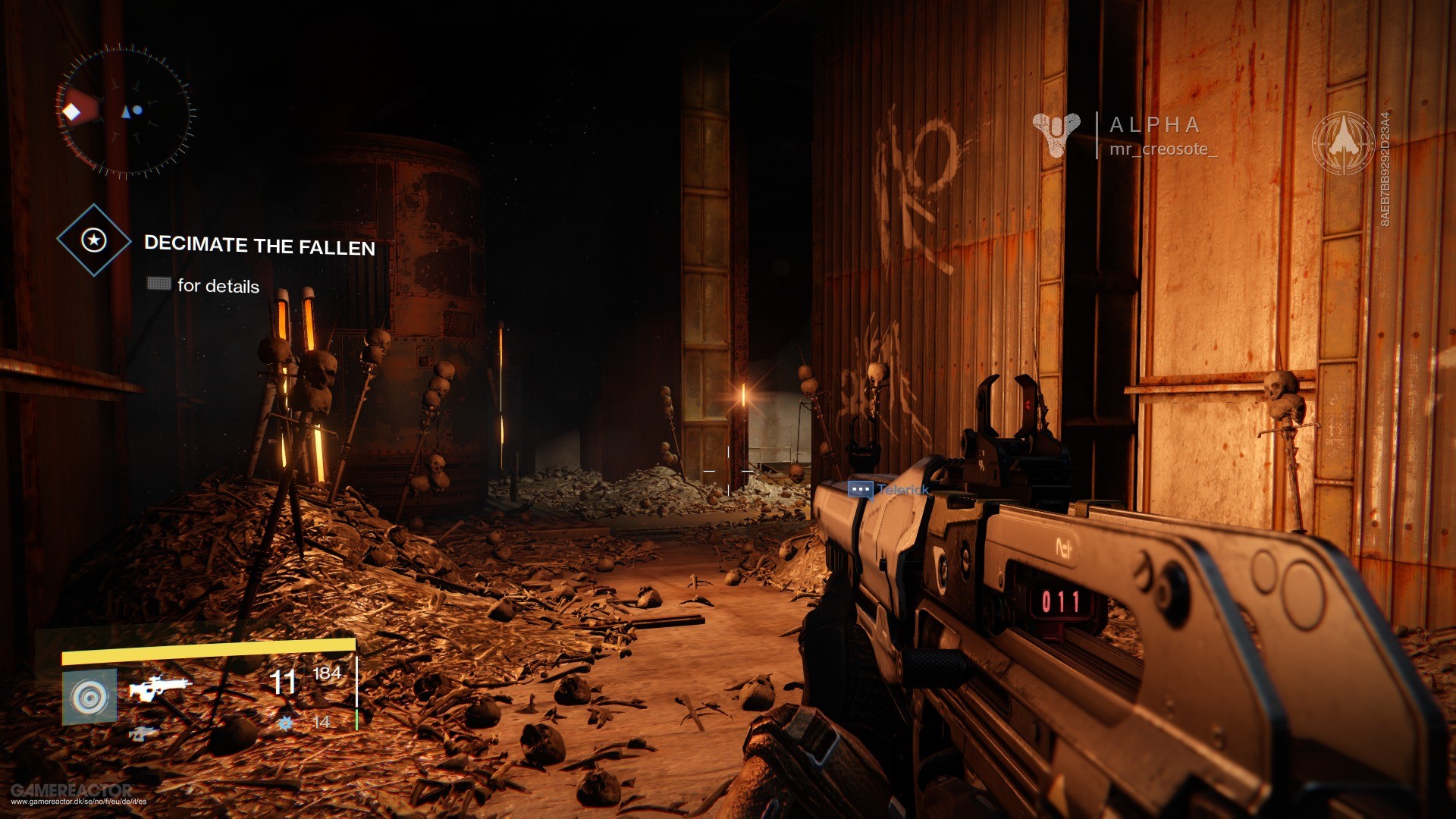Click the mission star objective icon
1456x819 pixels.
(93, 239)
